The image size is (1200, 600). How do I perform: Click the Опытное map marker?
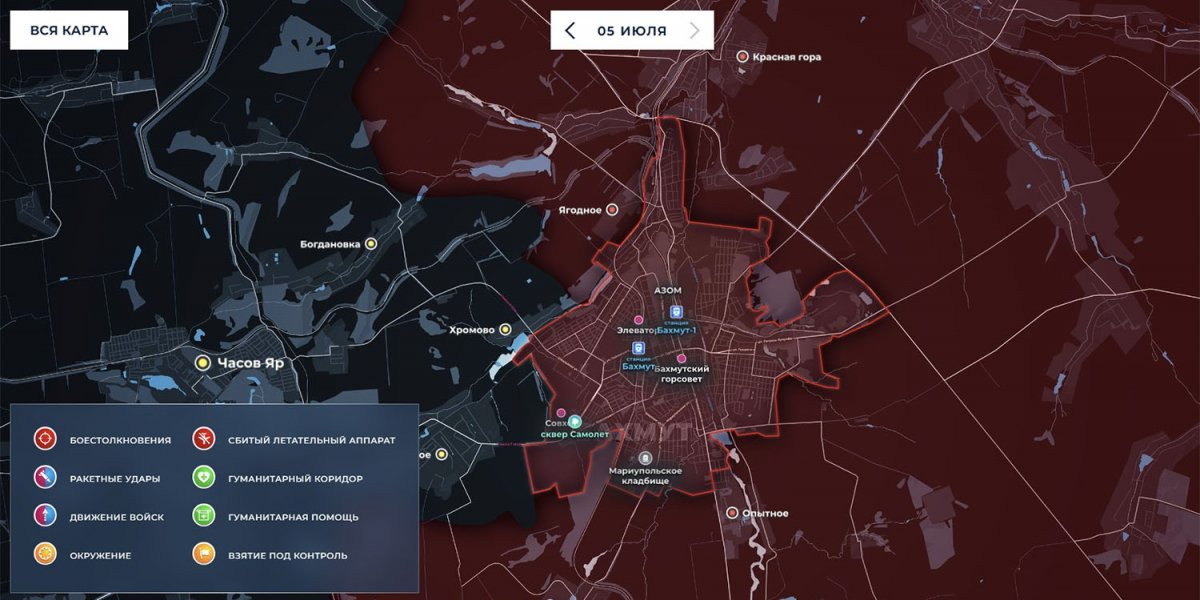(731, 513)
